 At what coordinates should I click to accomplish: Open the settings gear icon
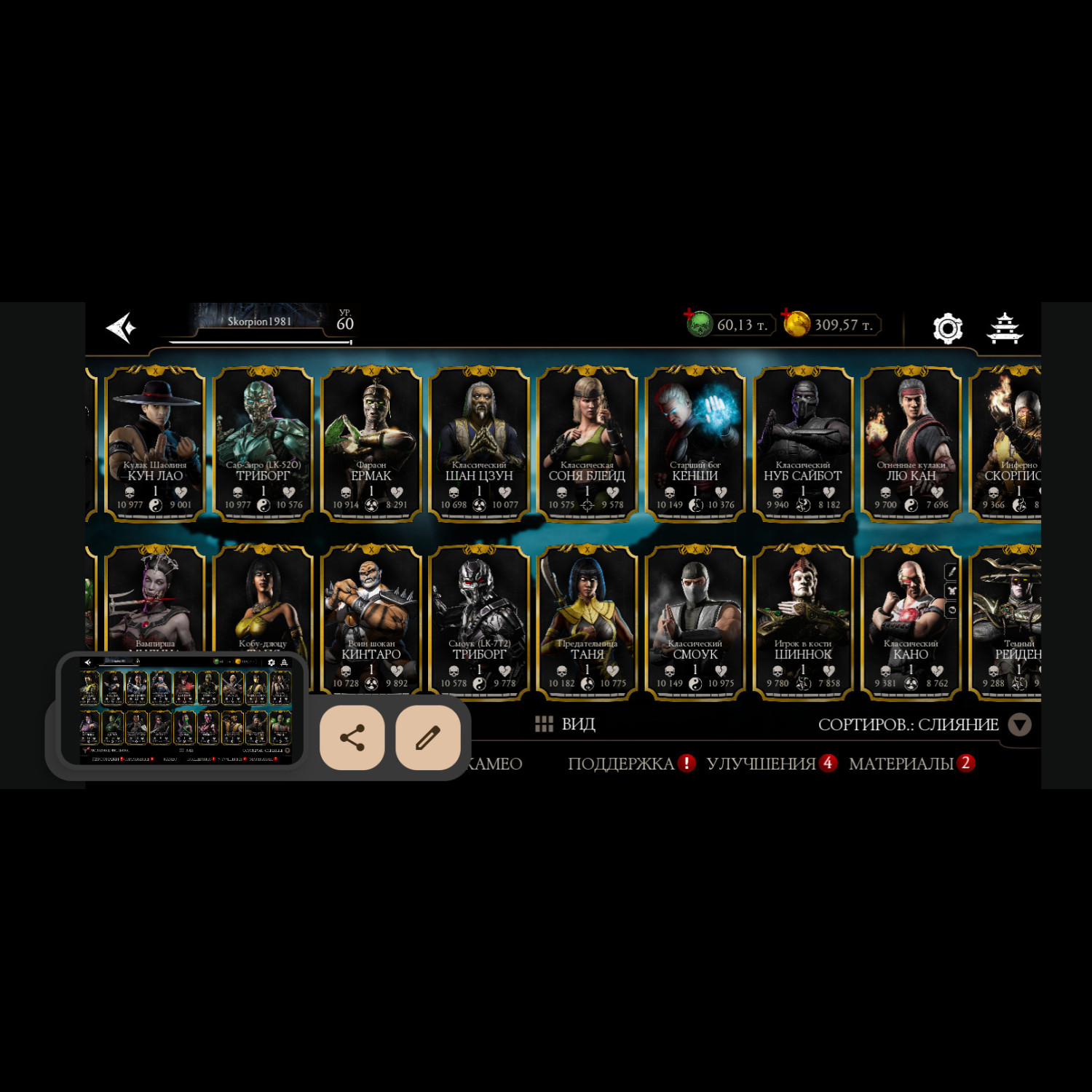point(948,328)
